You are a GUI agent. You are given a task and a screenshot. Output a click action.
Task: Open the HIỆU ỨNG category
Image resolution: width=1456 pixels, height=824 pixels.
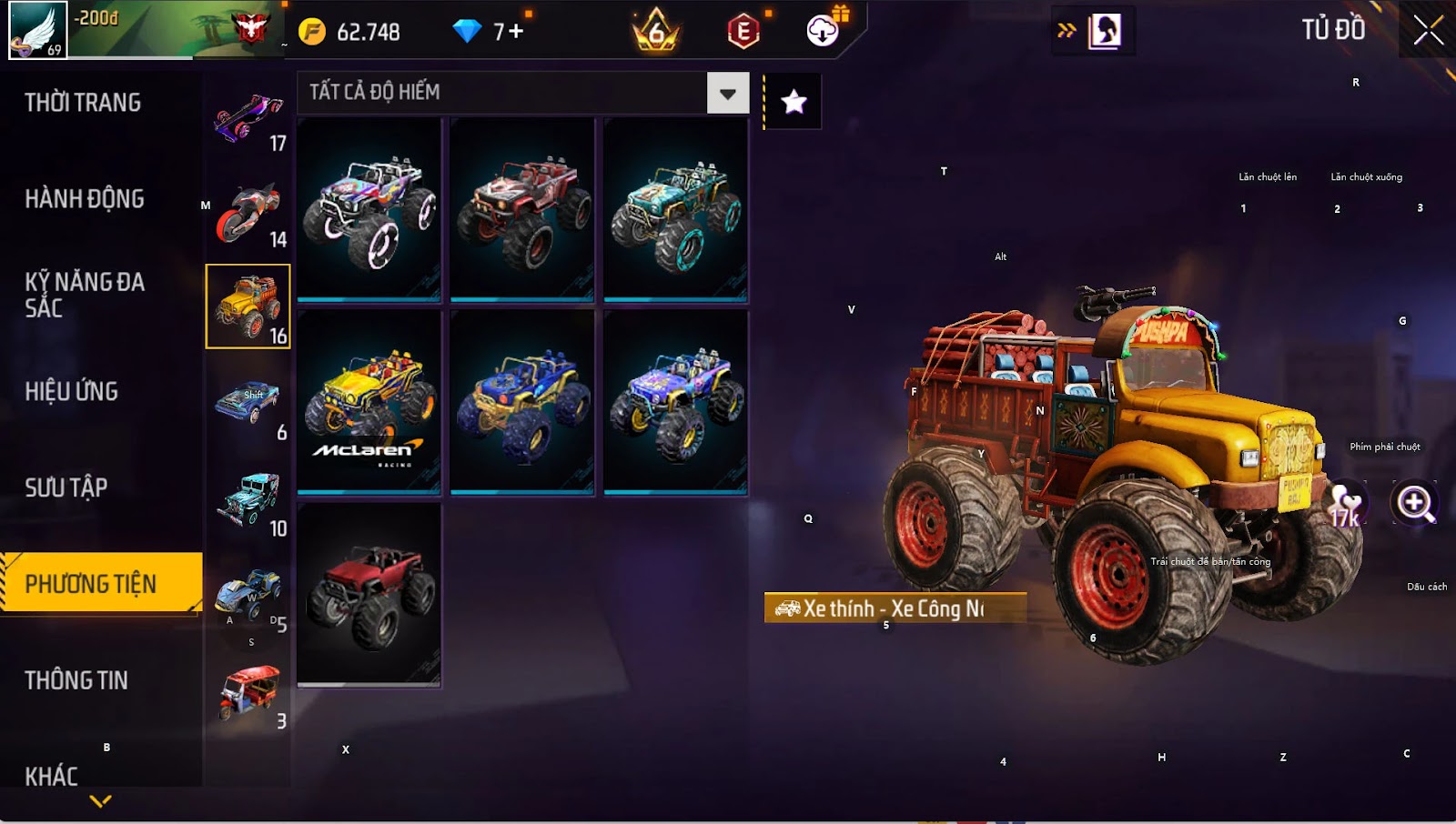72,392
